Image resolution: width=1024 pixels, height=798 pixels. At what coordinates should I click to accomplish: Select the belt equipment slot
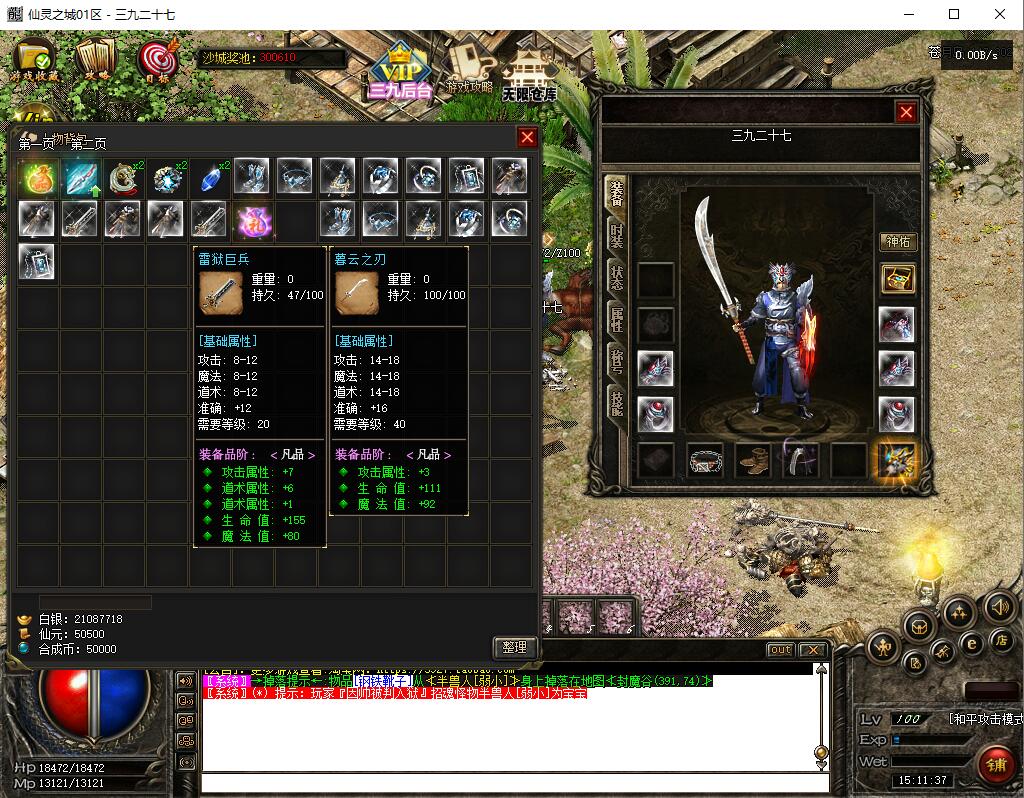click(704, 460)
